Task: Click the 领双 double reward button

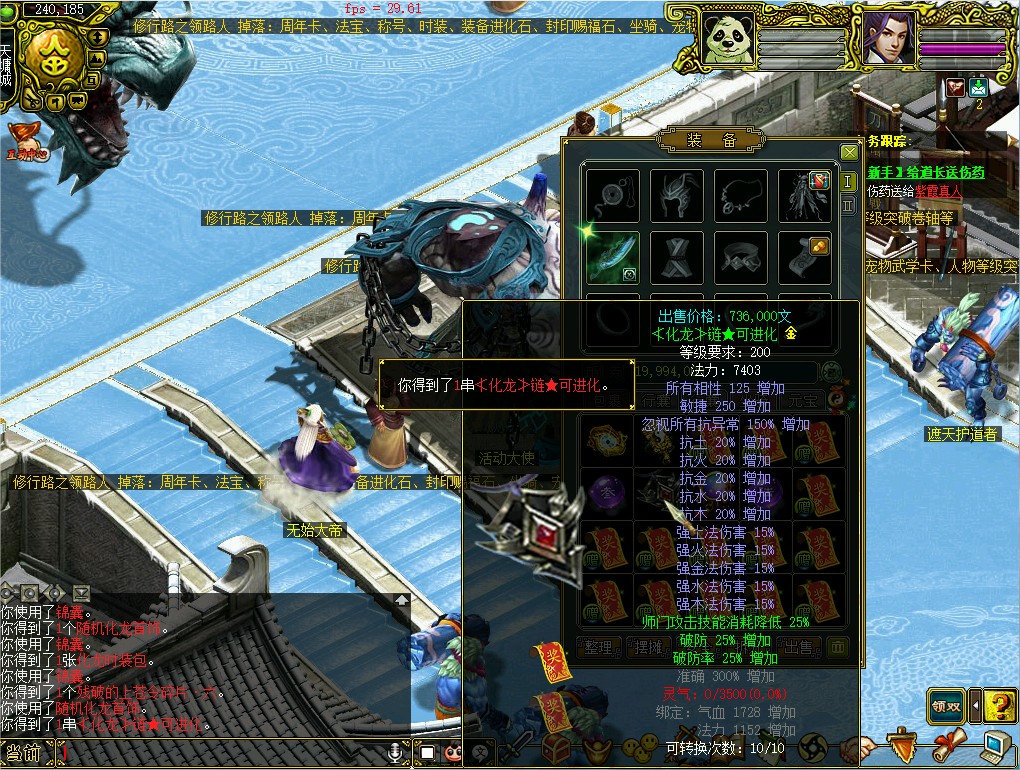Action: pyautogui.click(x=946, y=706)
